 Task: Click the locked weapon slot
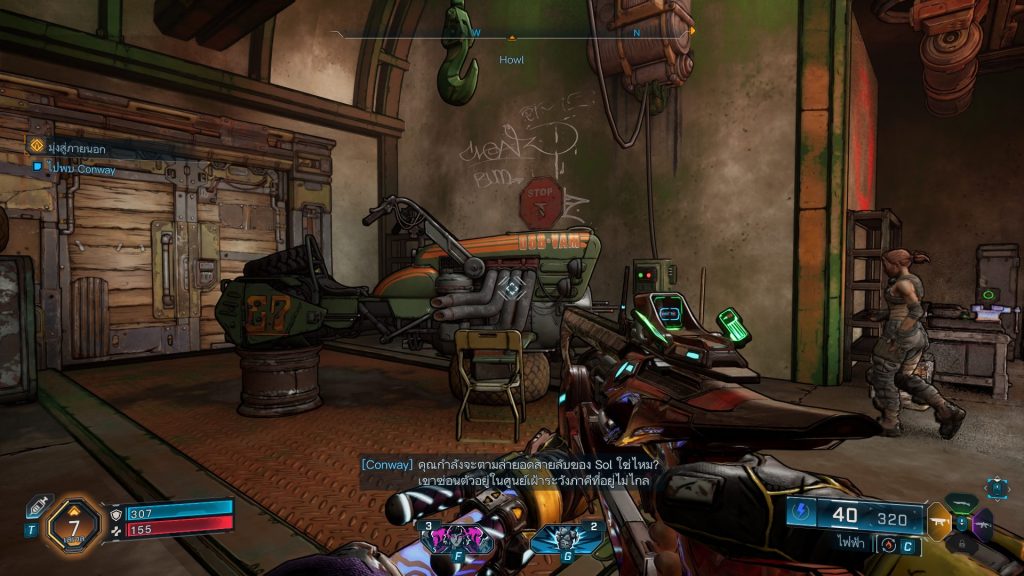click(x=961, y=542)
